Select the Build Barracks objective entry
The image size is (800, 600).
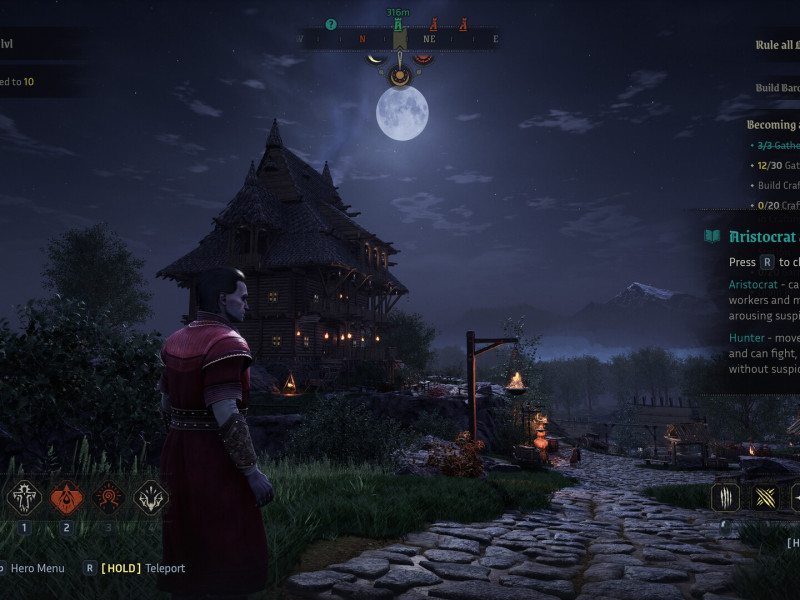[x=777, y=88]
